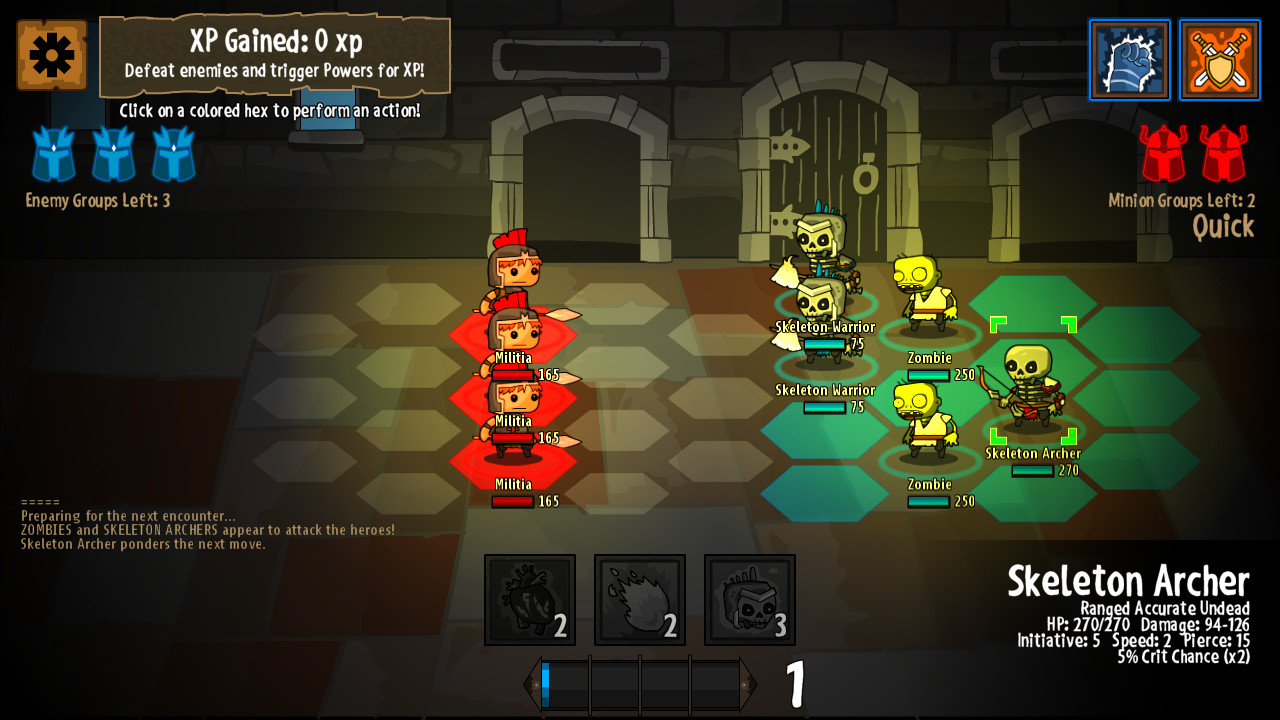Click the speed progress bar
The height and width of the screenshot is (720, 1280).
tap(640, 682)
